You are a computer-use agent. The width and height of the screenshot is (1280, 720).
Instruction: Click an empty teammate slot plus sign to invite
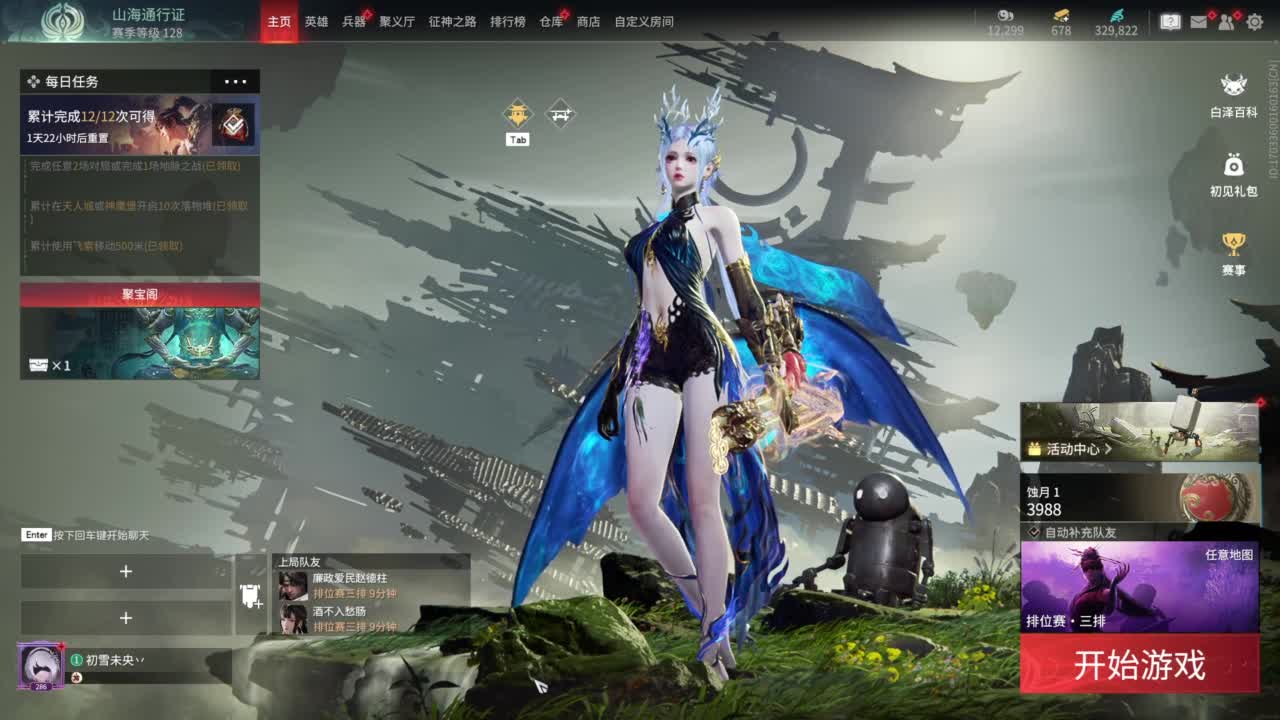pyautogui.click(x=126, y=572)
